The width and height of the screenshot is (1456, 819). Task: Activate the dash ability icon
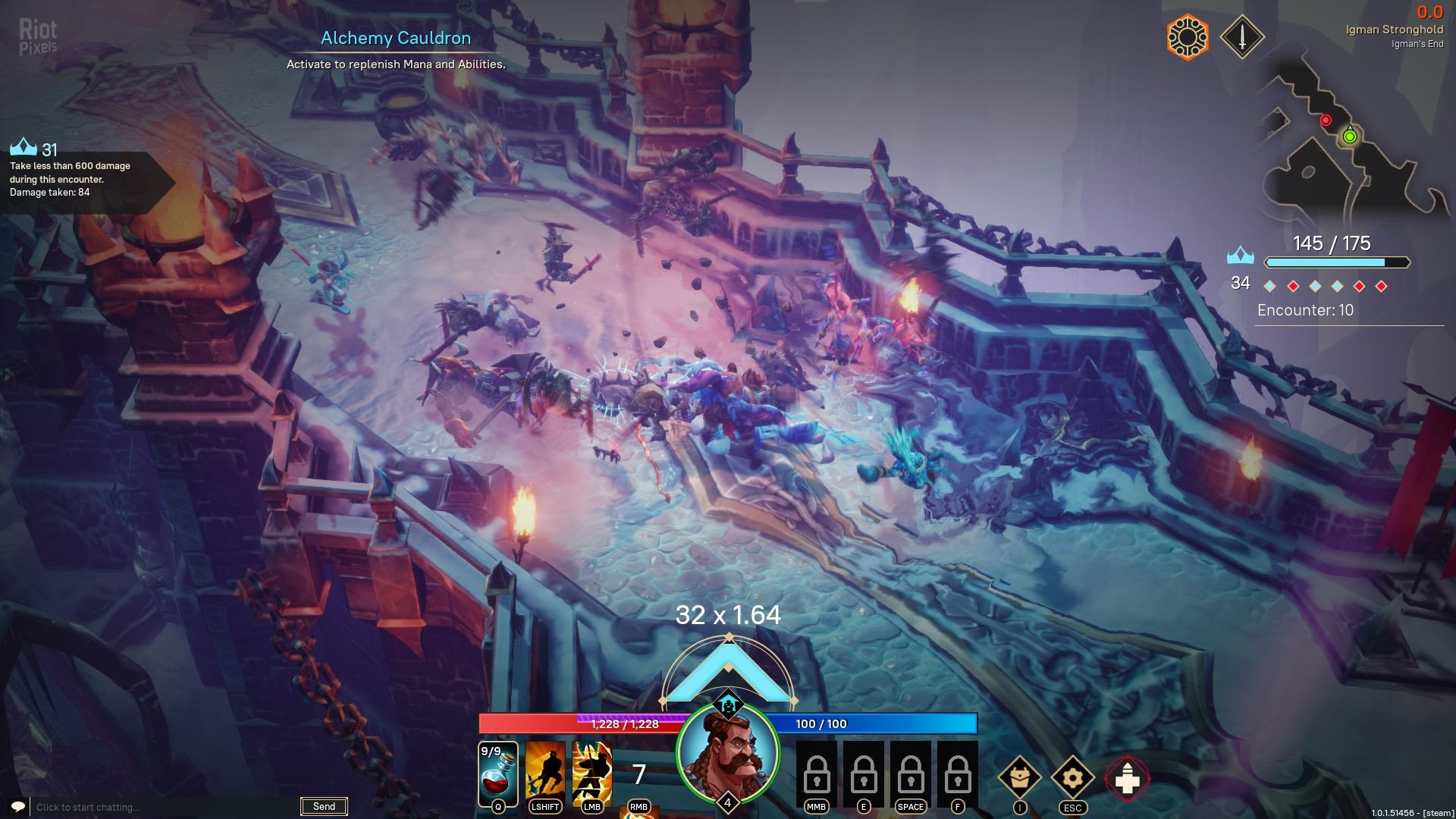pos(545,773)
